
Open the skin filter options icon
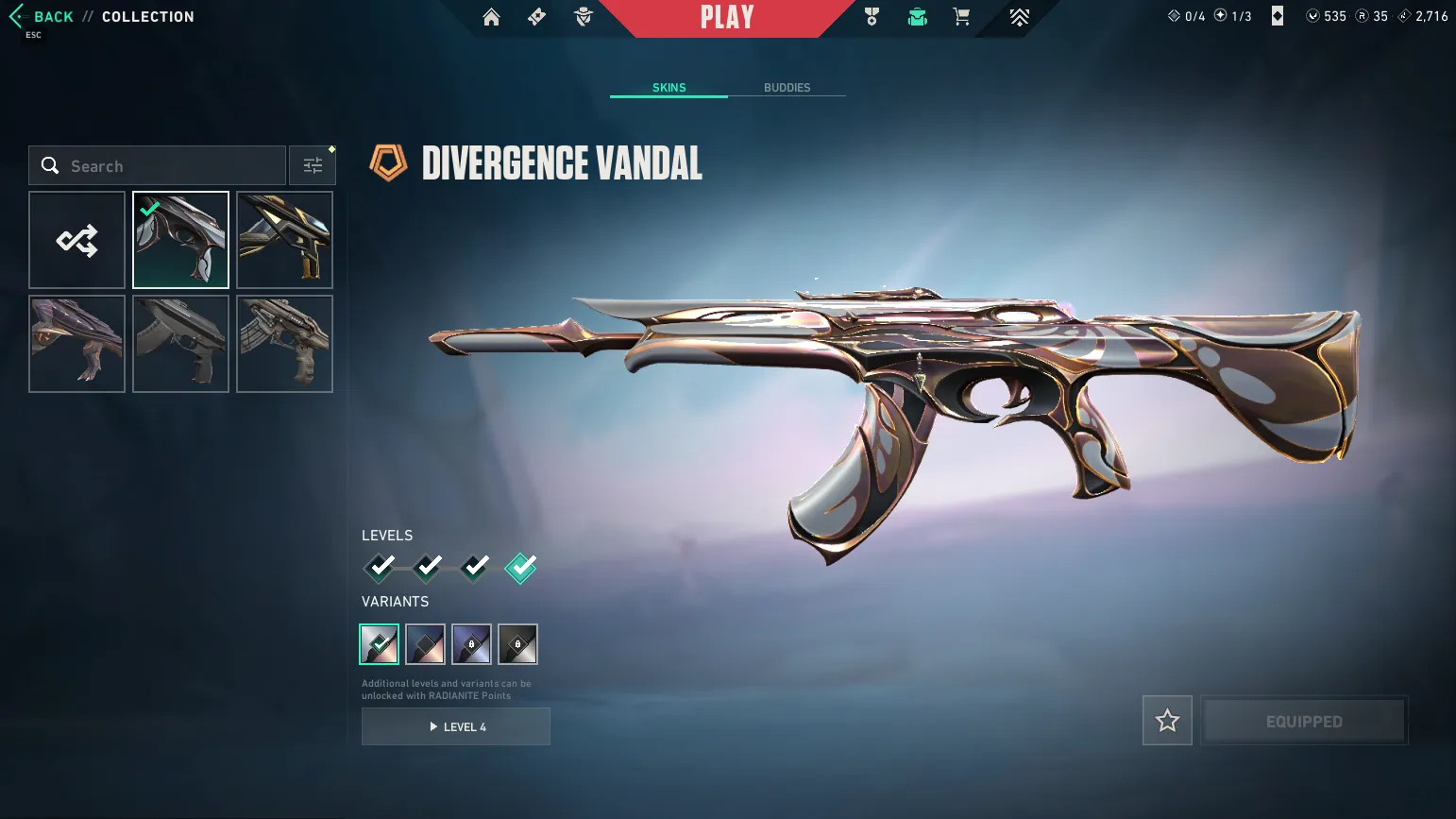tap(312, 164)
